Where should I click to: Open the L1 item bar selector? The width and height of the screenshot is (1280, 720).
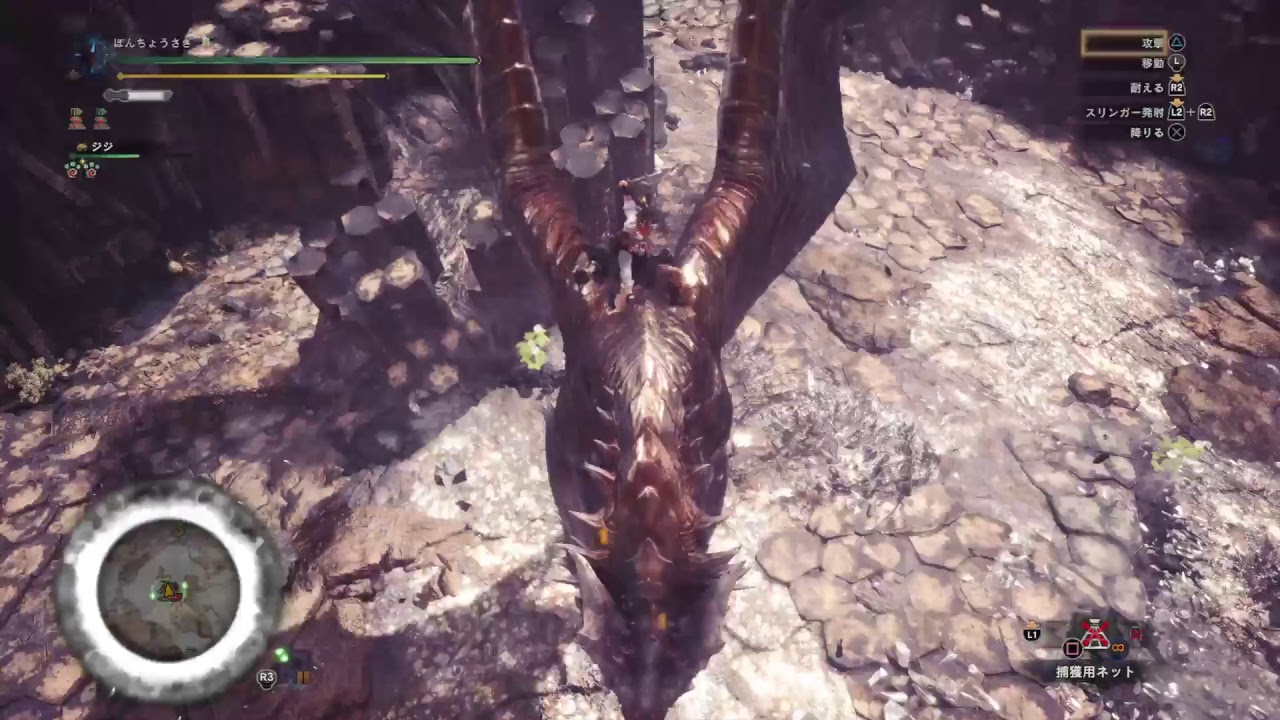(x=1030, y=633)
